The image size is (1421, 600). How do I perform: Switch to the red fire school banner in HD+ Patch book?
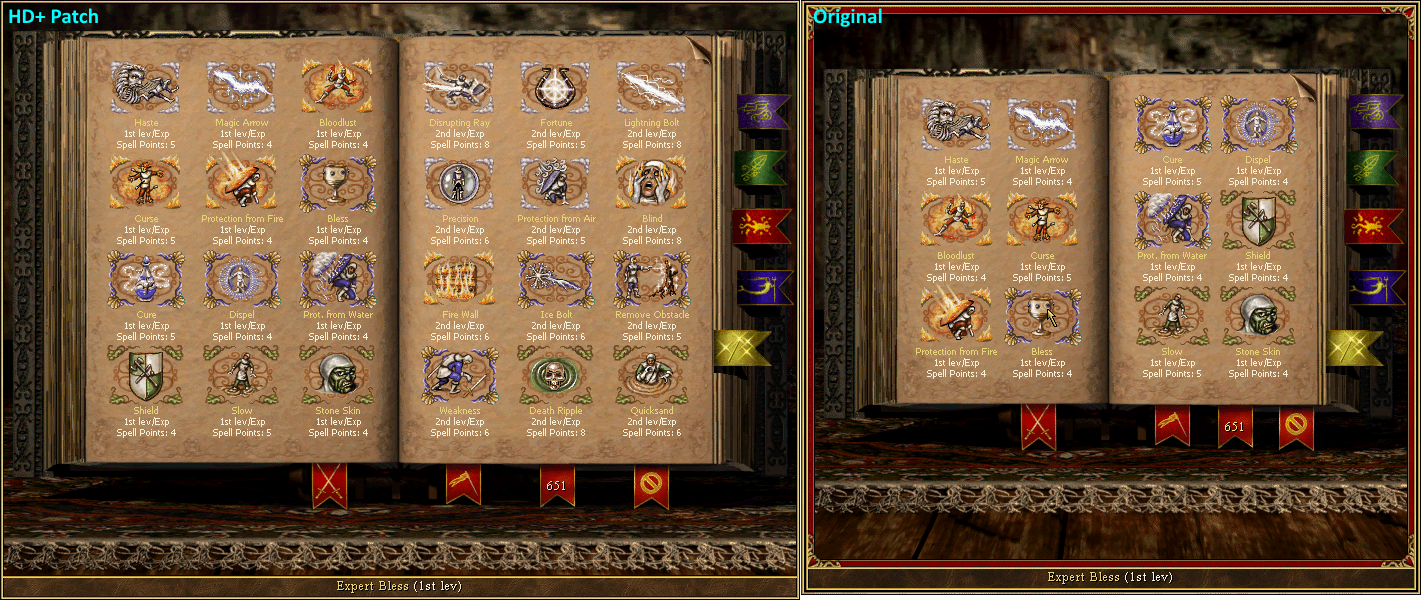[x=762, y=226]
